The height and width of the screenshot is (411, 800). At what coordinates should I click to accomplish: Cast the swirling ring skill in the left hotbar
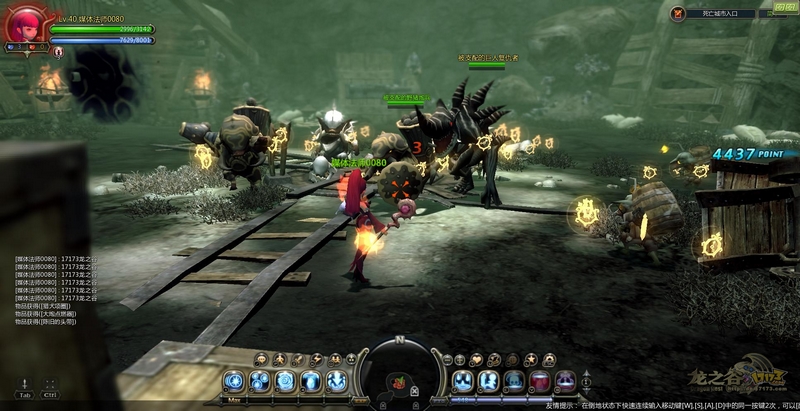click(286, 380)
